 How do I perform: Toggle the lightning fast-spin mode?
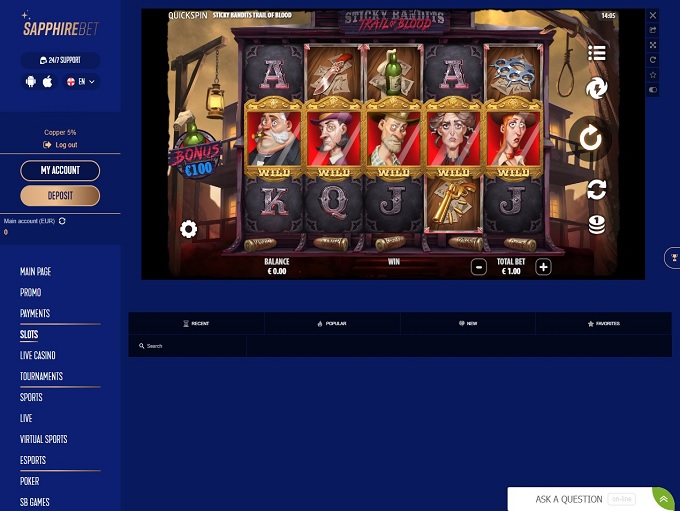click(597, 89)
